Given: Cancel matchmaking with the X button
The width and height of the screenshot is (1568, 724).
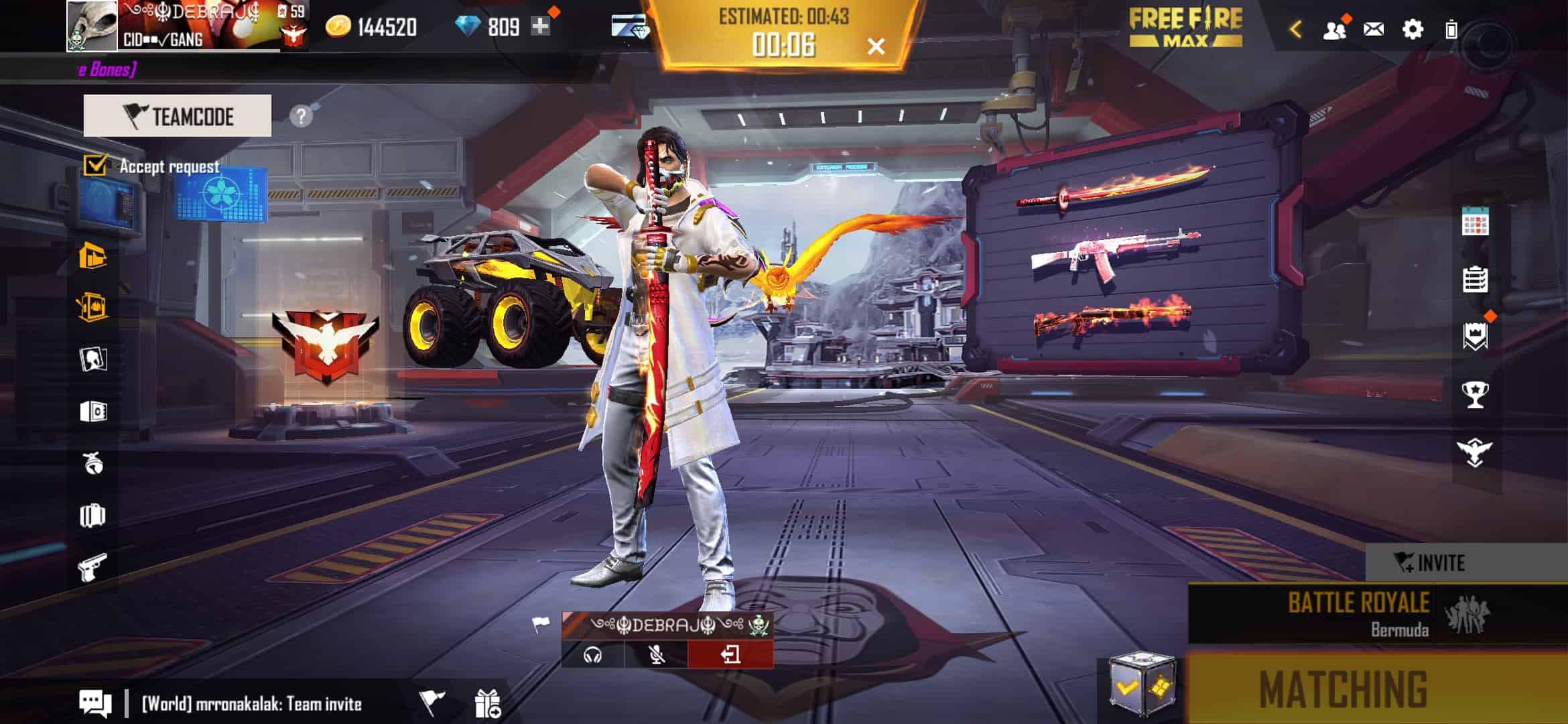Looking at the screenshot, I should 876,46.
